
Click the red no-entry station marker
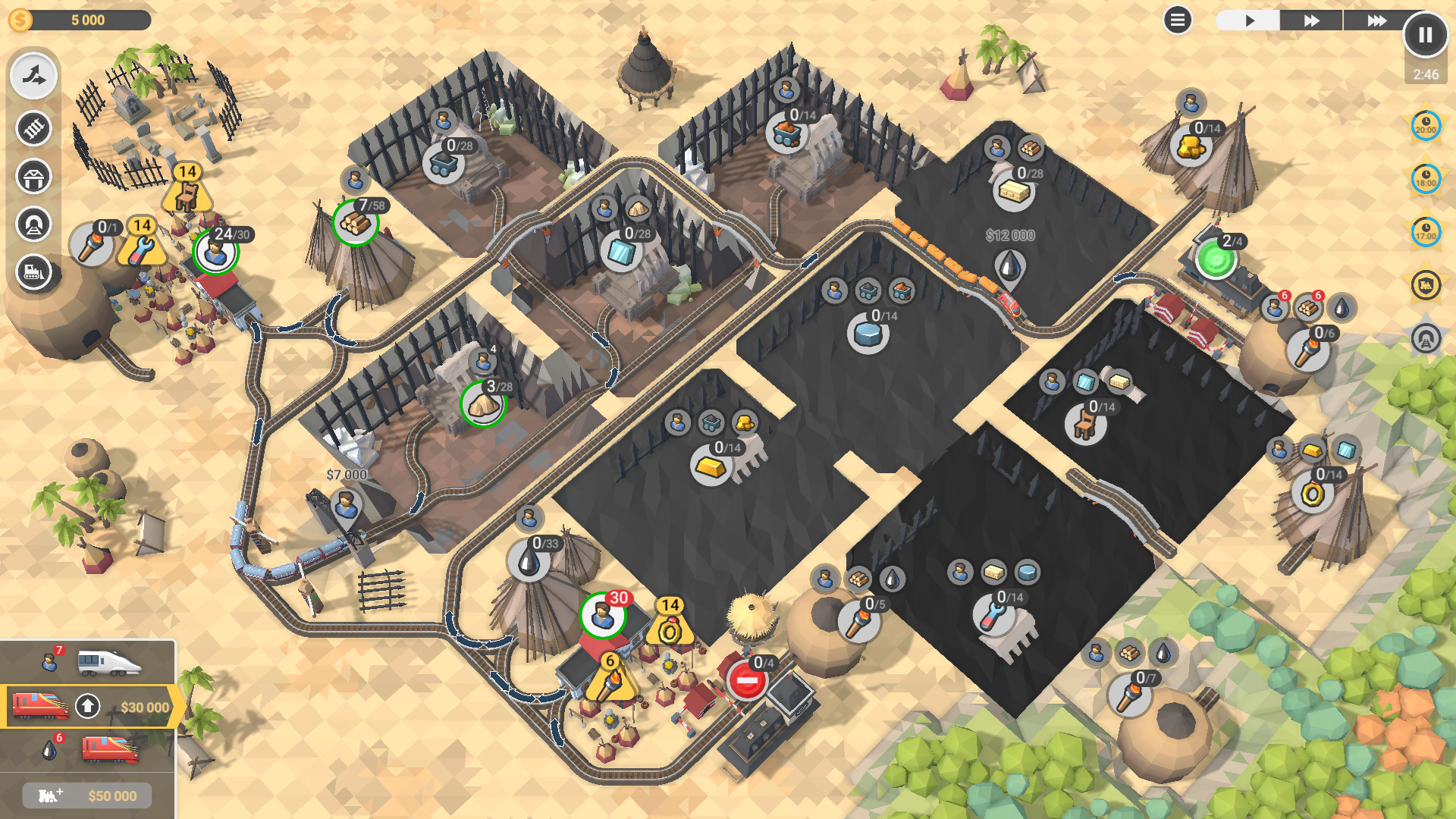(747, 680)
